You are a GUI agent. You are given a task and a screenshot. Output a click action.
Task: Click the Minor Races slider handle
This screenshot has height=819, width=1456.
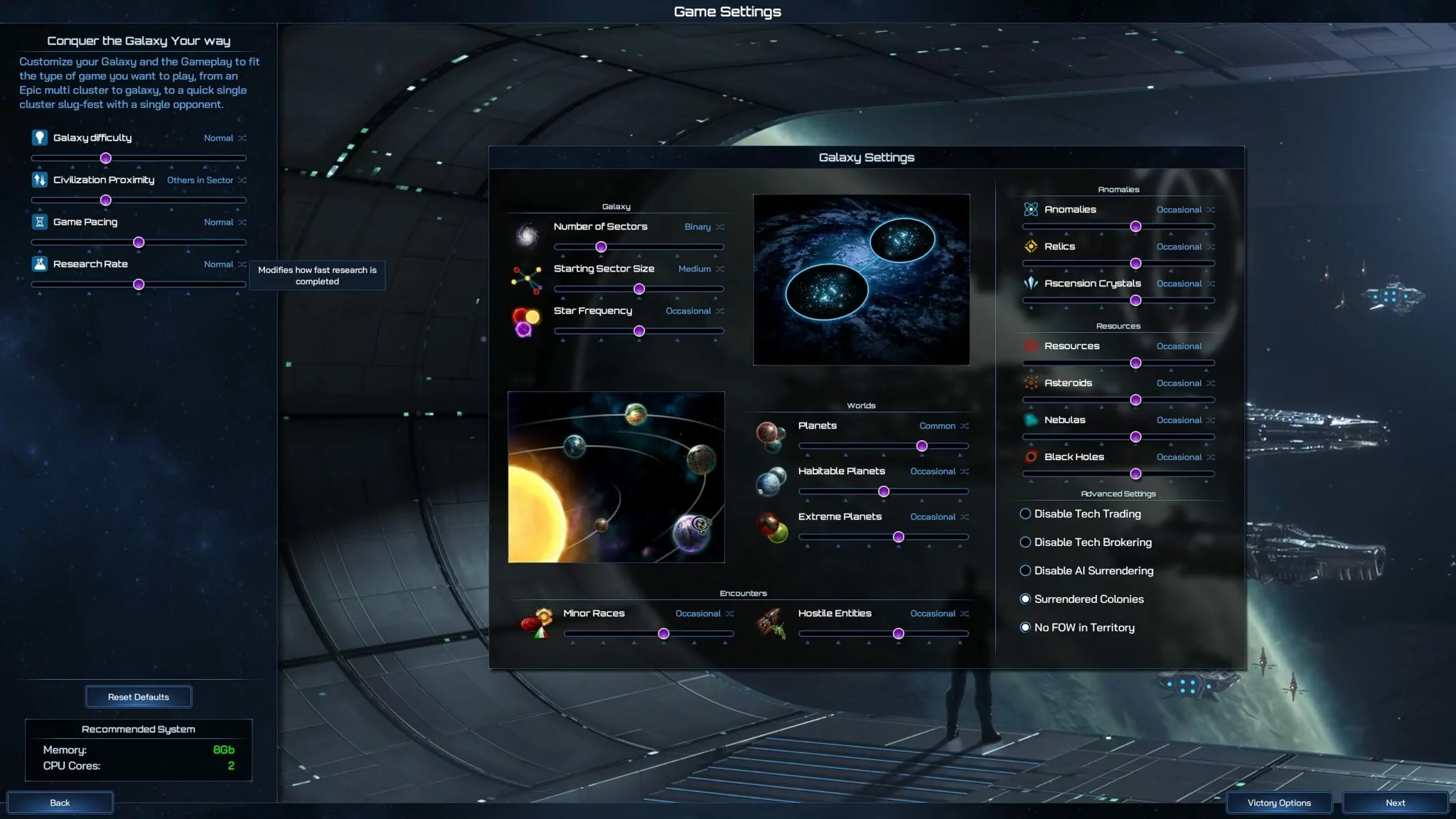[663, 633]
